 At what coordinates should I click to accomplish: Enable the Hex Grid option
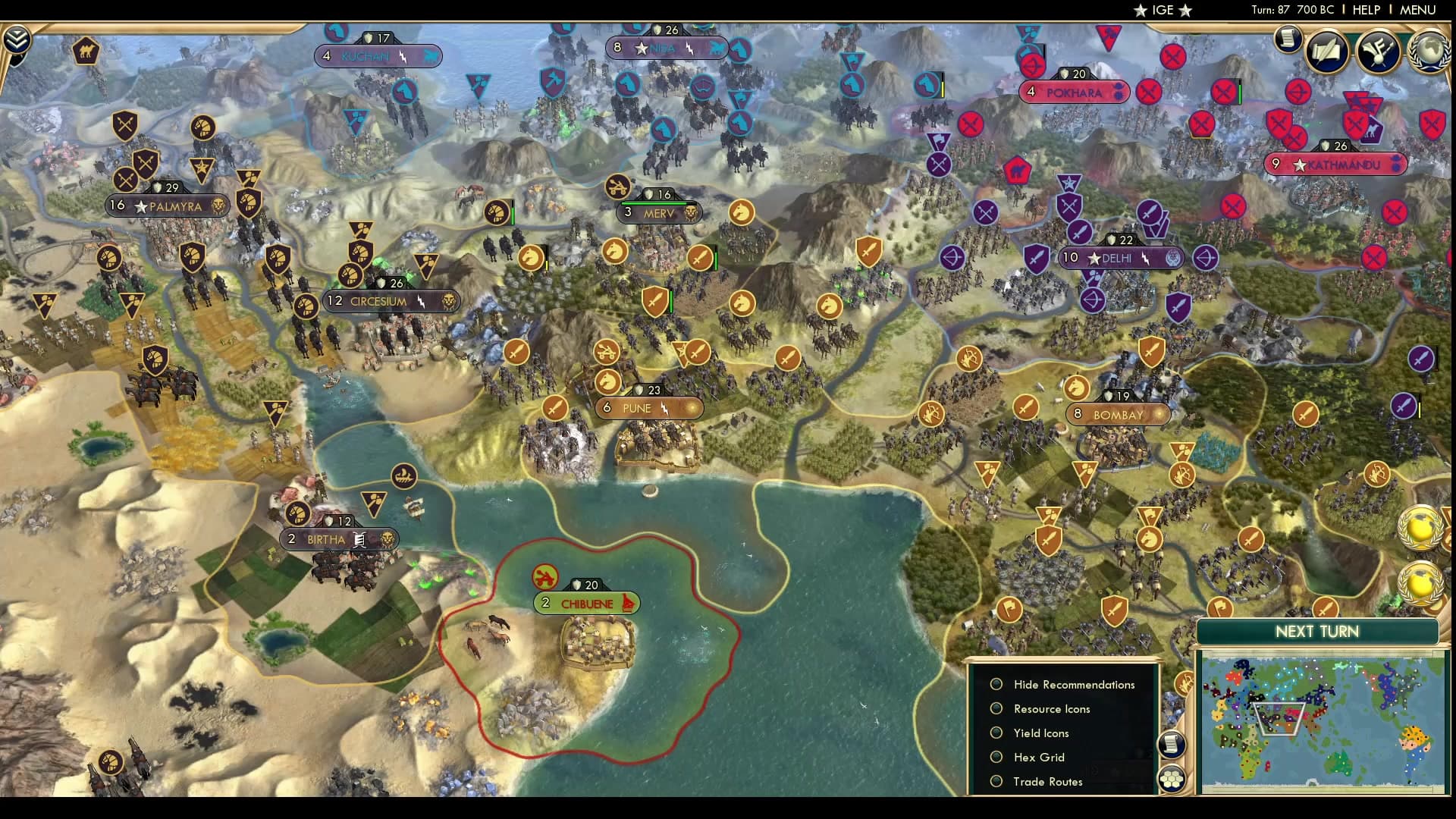(x=996, y=757)
